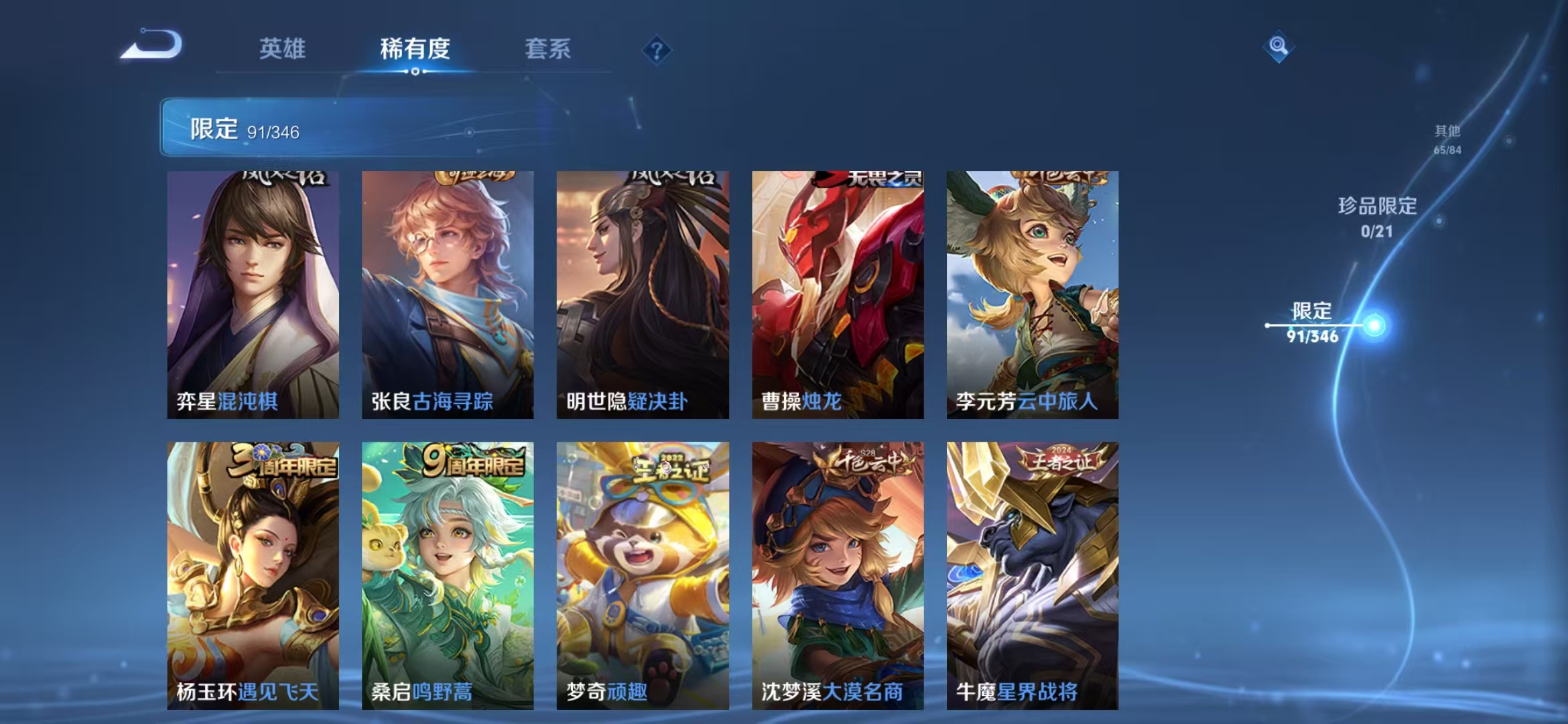
Task: Click the help question mark icon
Action: point(658,50)
